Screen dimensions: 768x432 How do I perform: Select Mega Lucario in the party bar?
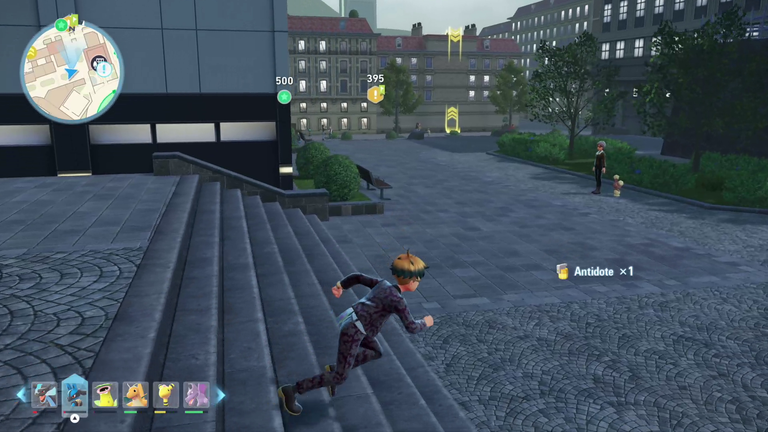pos(44,395)
